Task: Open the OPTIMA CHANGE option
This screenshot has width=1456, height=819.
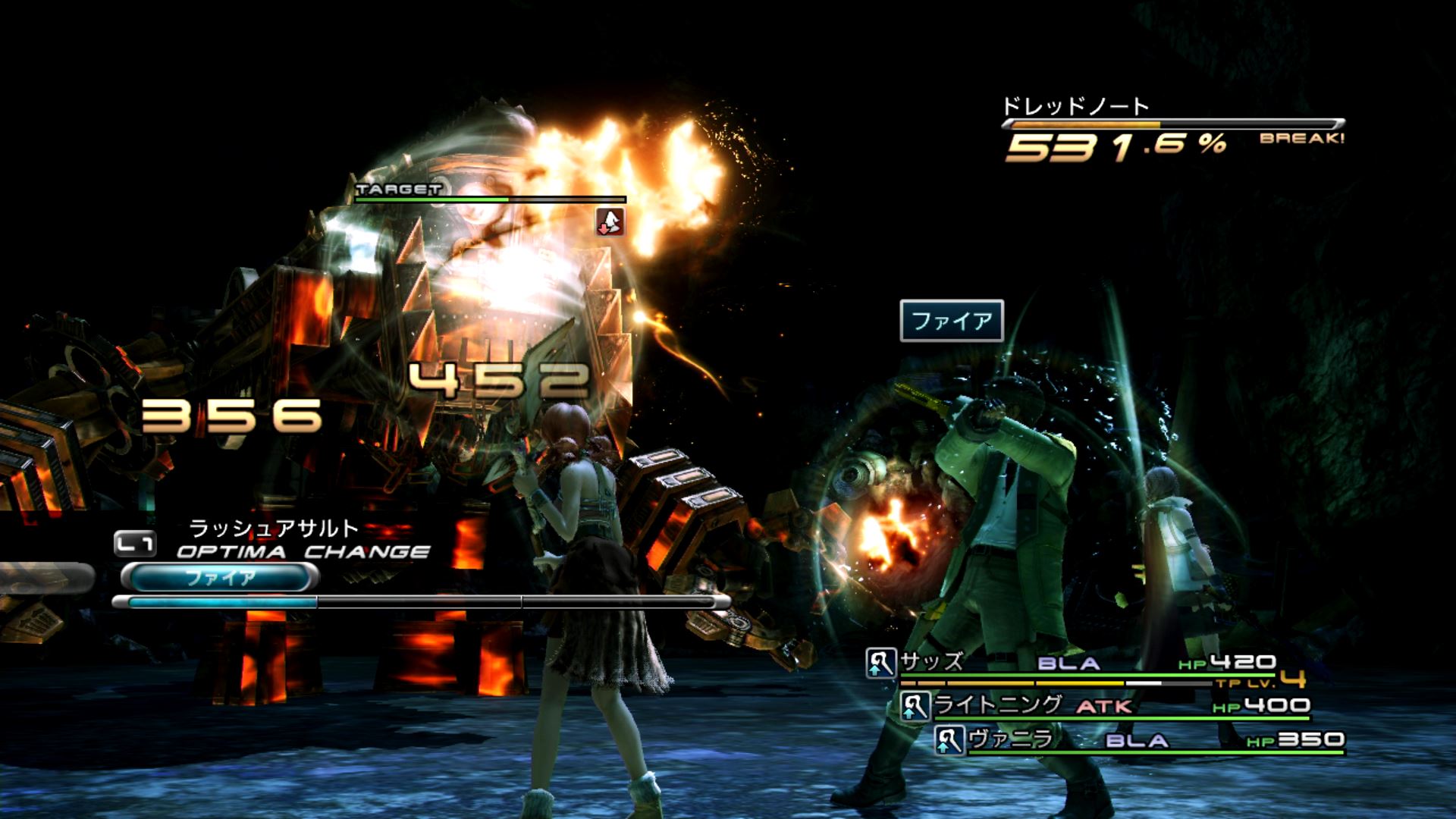Action: coord(303,551)
